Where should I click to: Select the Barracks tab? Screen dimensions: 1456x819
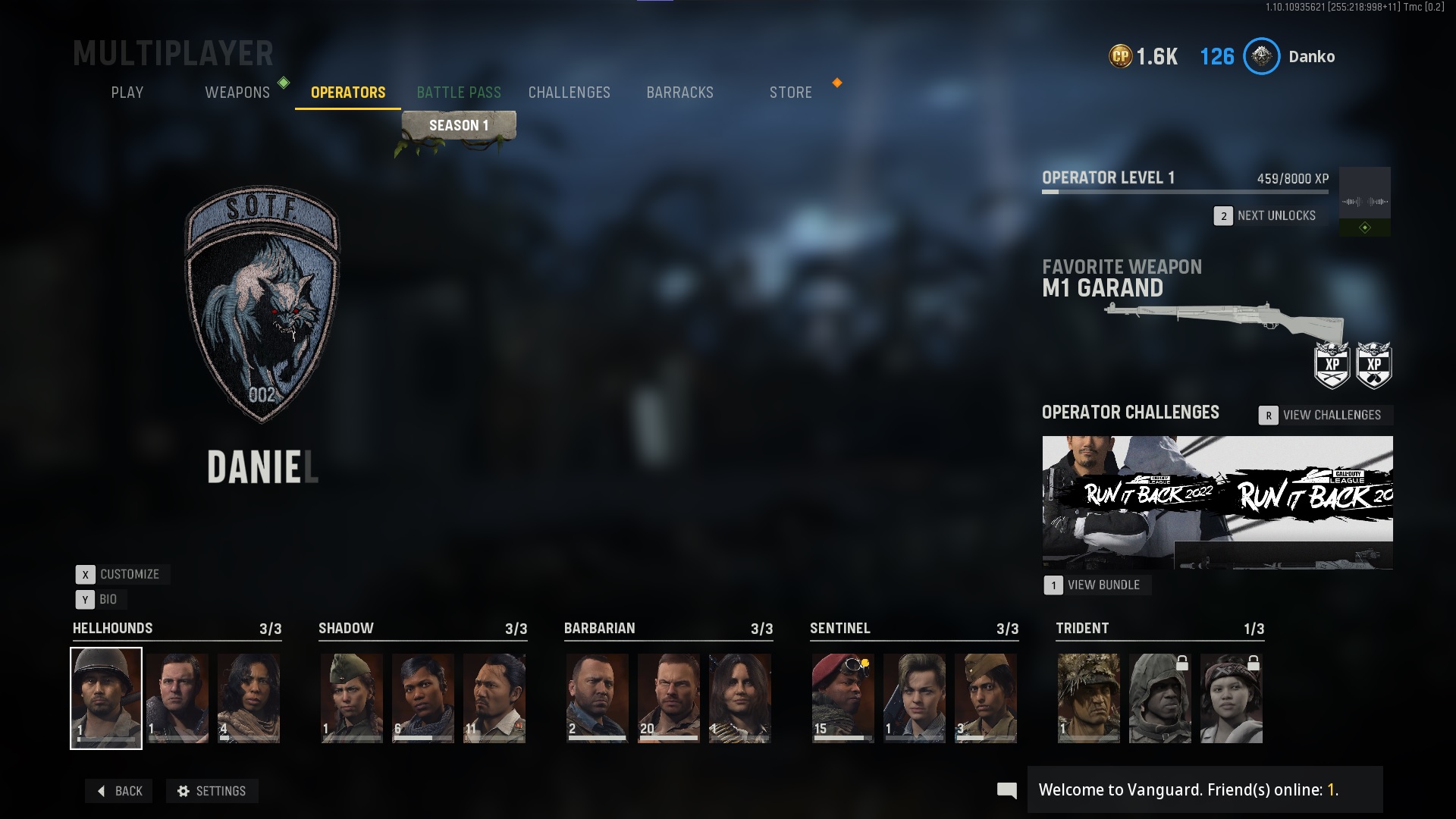[679, 93]
